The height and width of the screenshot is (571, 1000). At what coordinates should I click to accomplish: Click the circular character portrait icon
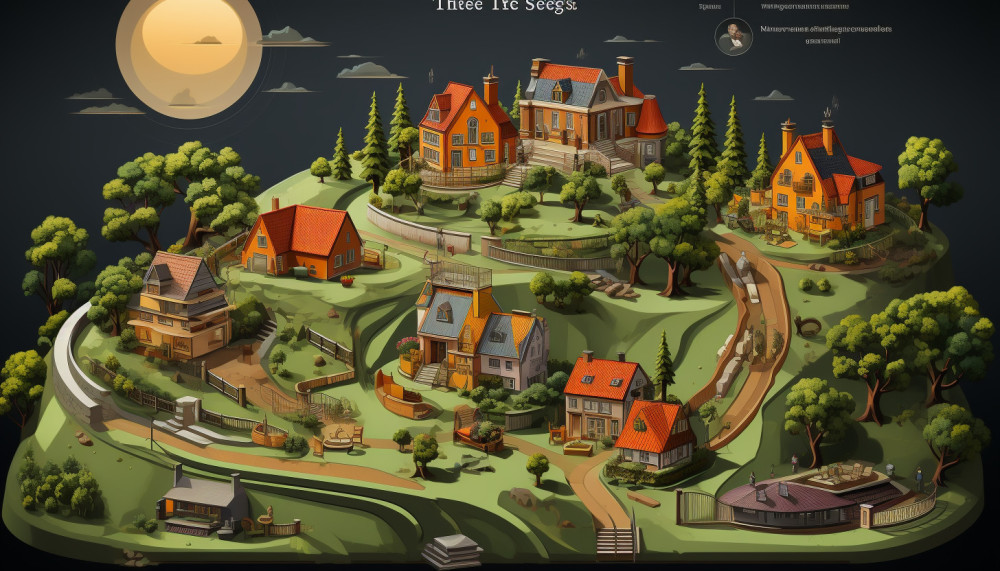coord(733,36)
